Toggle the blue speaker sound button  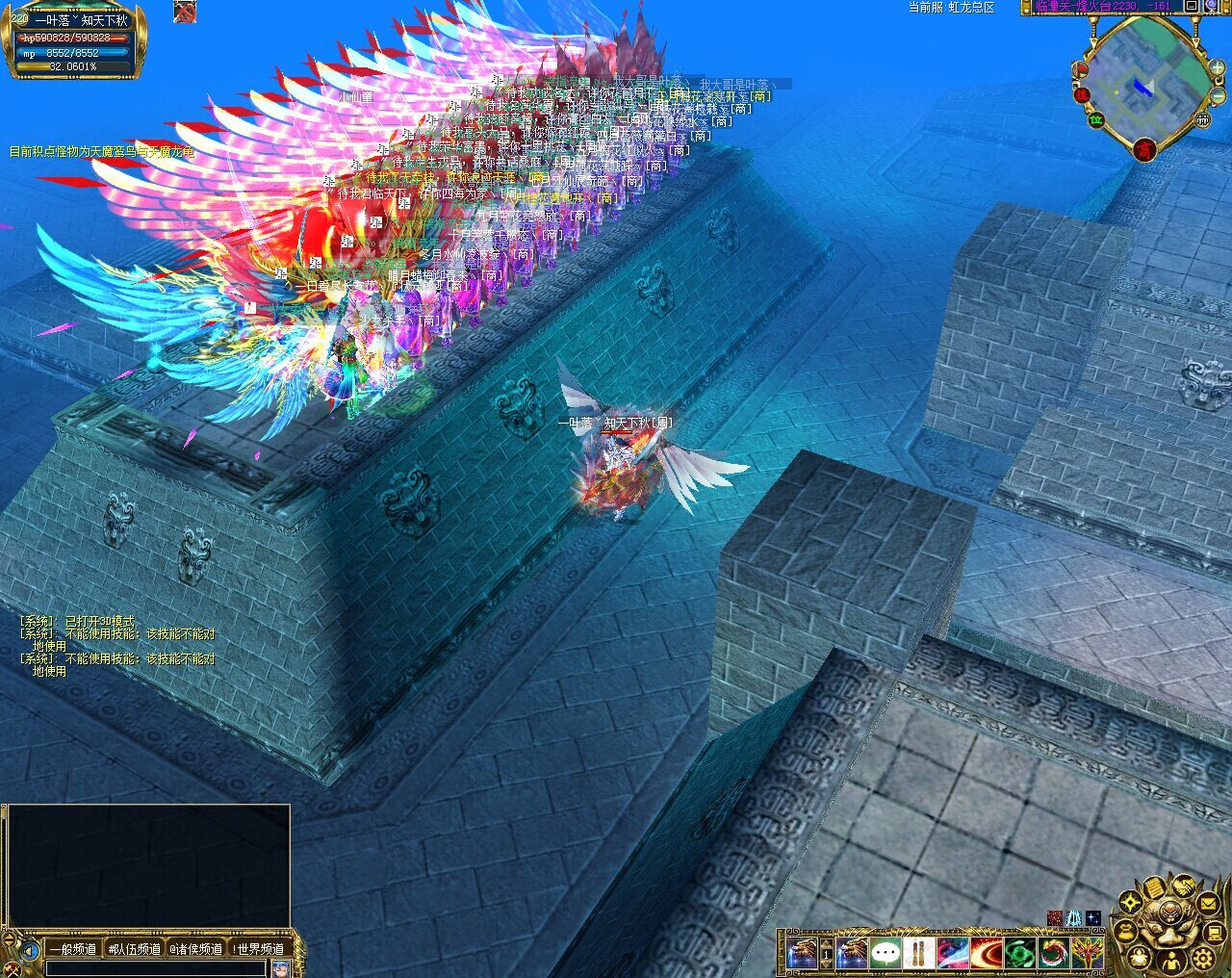point(30,950)
